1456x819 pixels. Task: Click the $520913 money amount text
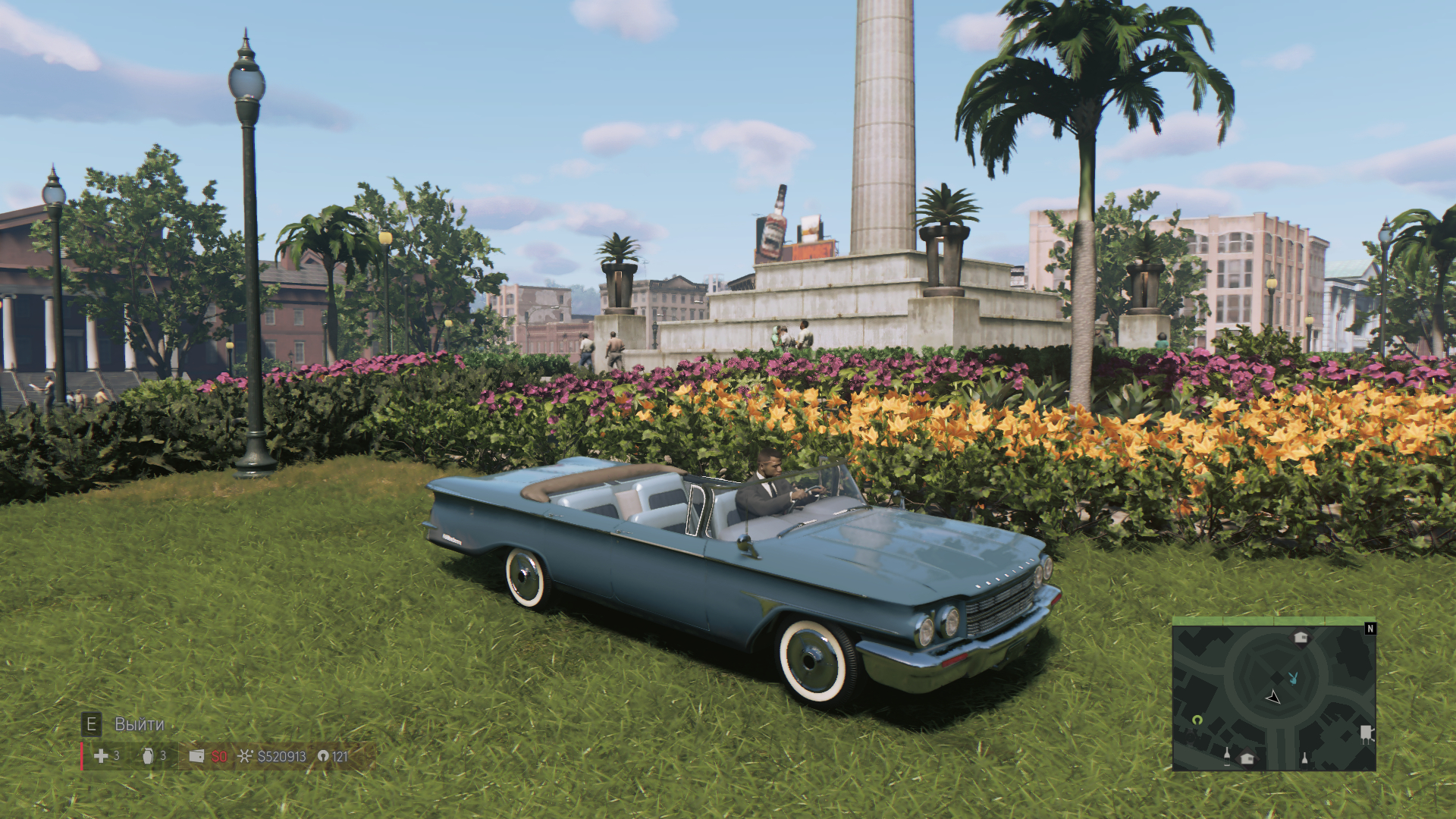click(x=281, y=756)
